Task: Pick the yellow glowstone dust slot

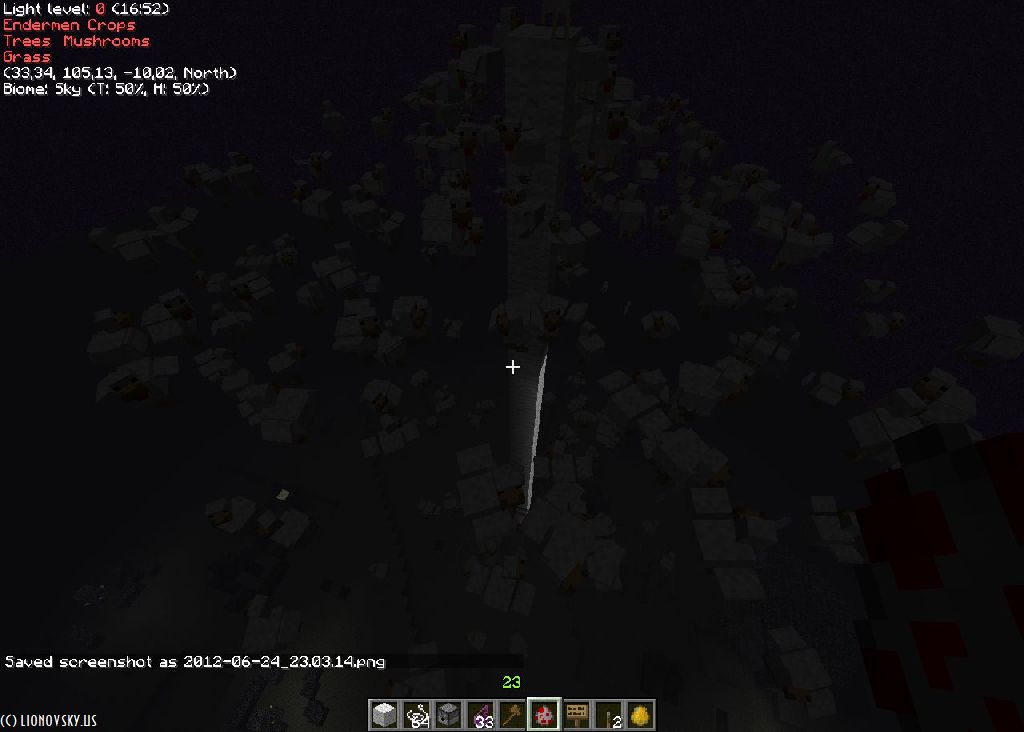Action: (640, 715)
